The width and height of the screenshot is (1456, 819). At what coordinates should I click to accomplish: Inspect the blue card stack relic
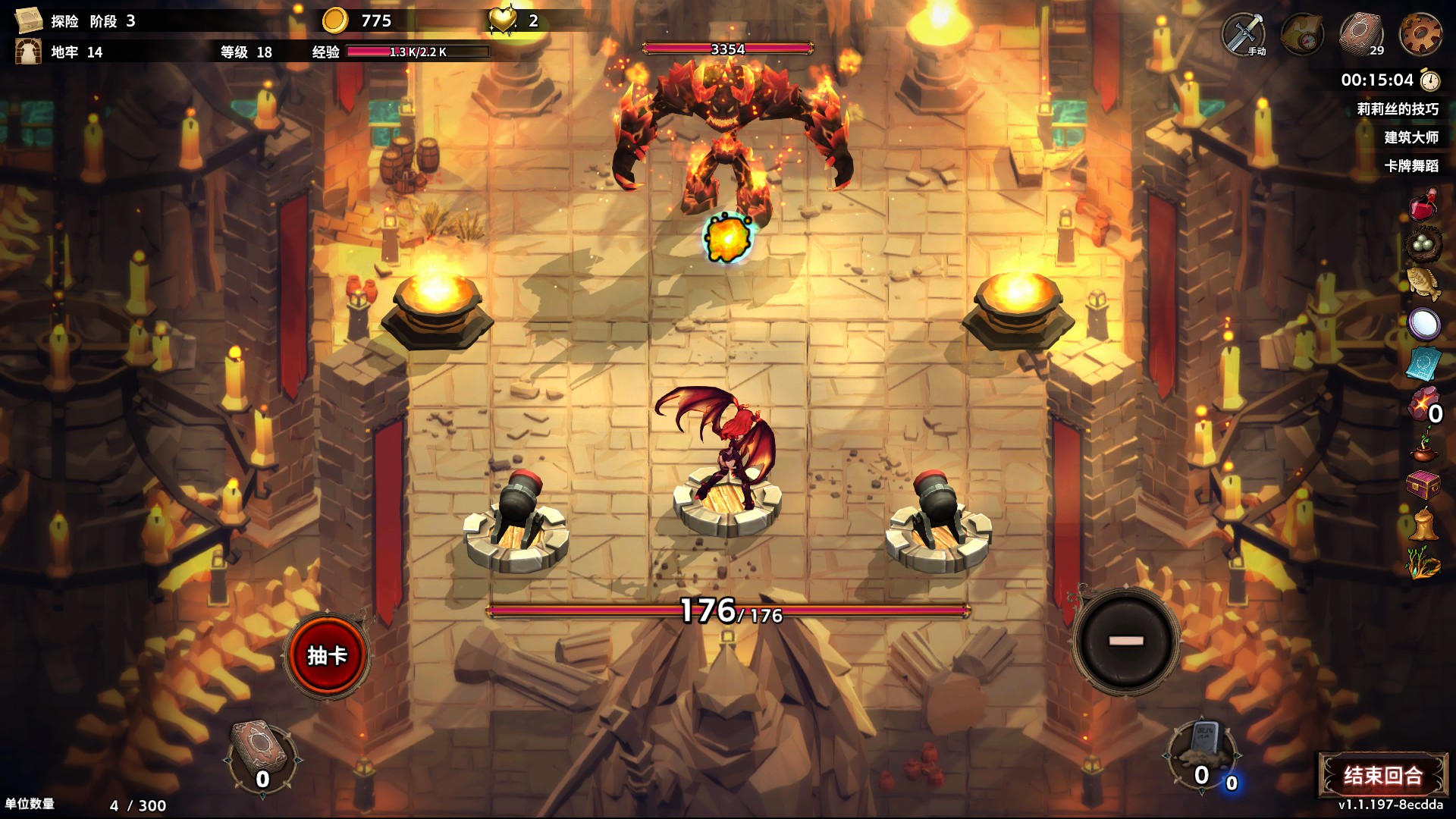(x=1423, y=363)
